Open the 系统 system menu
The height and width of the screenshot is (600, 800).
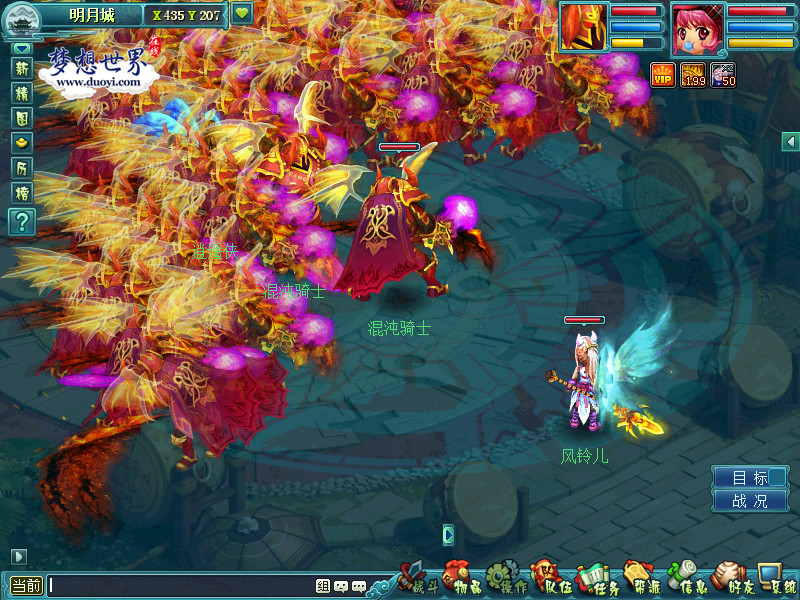pos(776,578)
